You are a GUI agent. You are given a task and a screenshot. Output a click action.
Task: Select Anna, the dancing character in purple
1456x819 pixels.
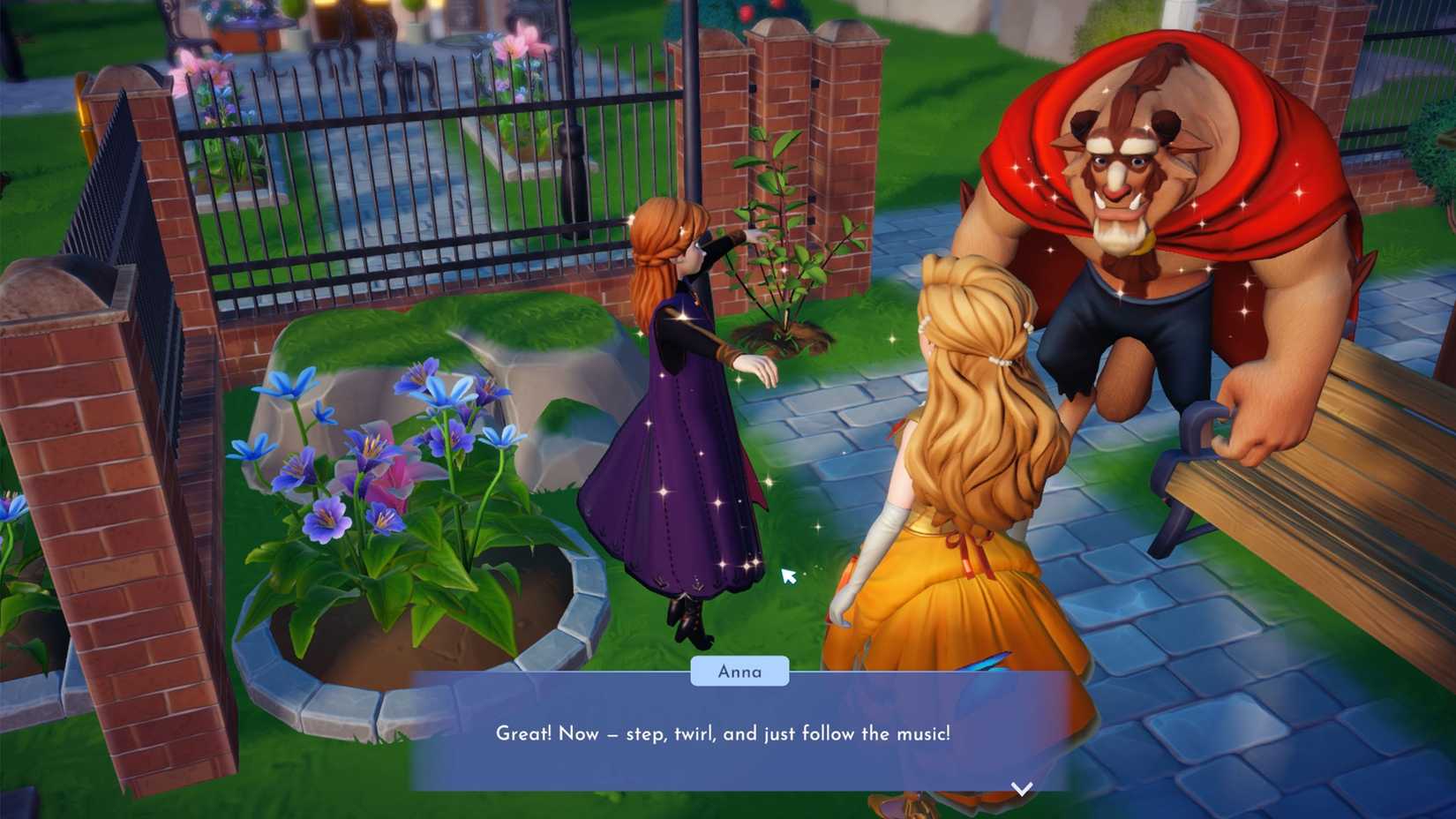click(x=688, y=424)
